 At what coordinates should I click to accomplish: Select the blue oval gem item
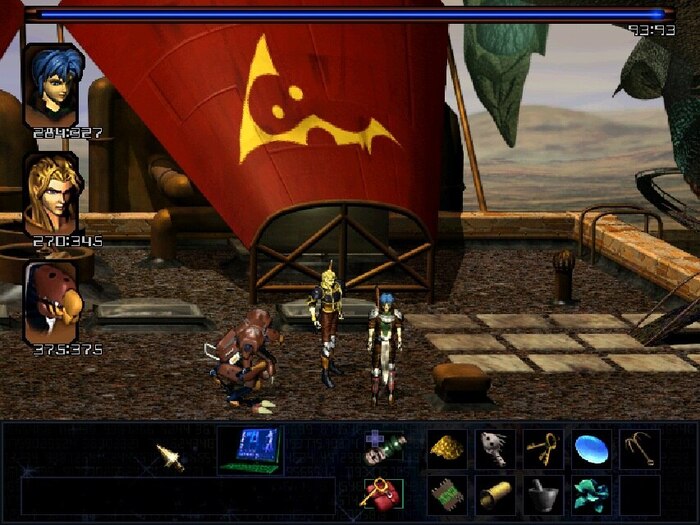pyautogui.click(x=591, y=449)
